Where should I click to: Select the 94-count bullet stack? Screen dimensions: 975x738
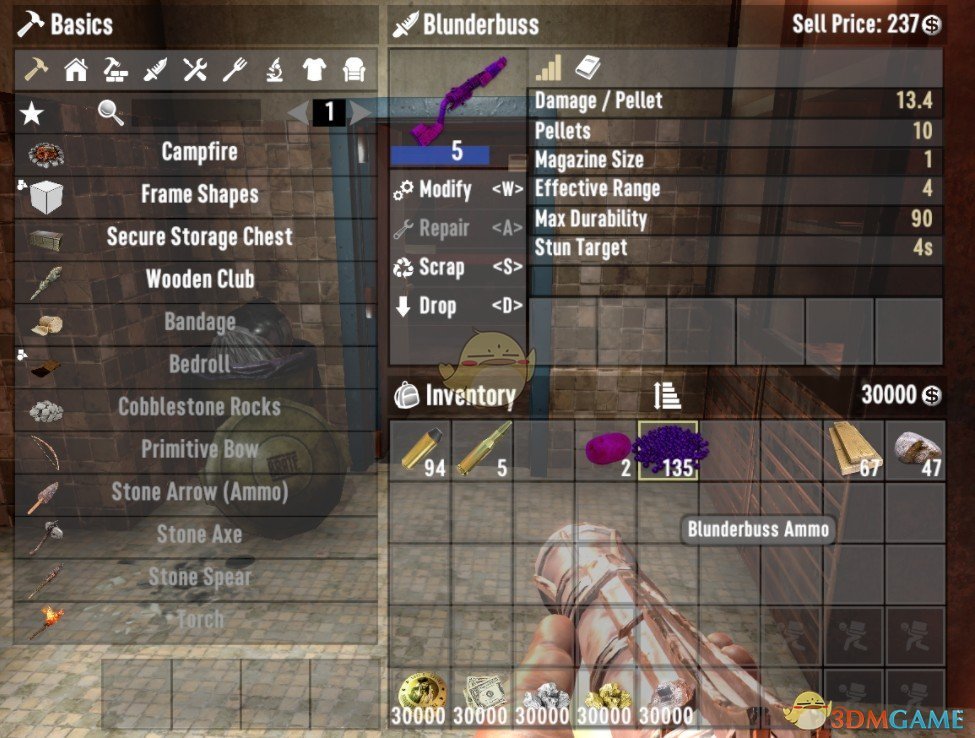[x=420, y=450]
